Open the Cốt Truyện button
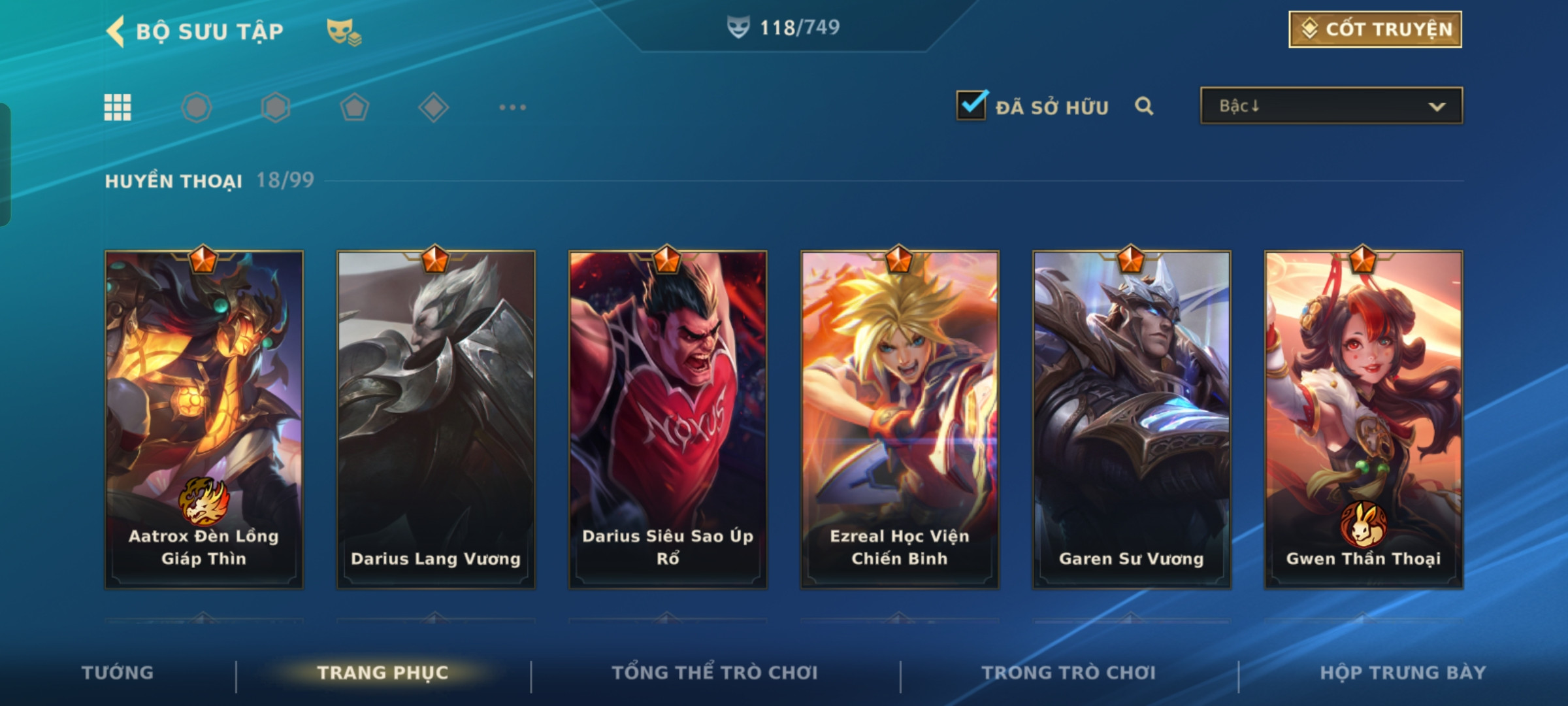 coord(1375,29)
